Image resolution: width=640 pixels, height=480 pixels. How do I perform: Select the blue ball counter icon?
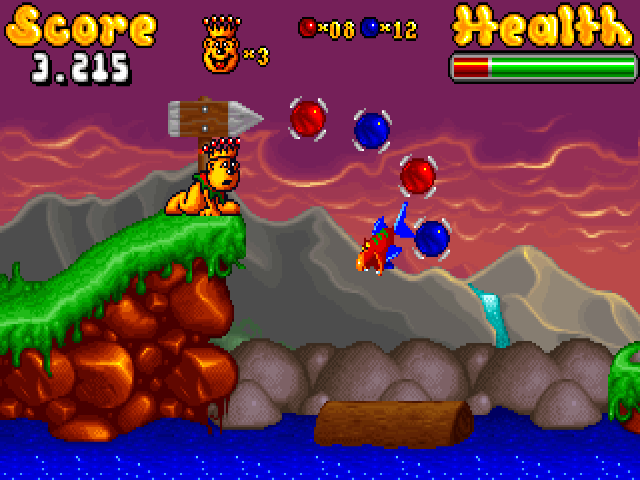point(369,28)
